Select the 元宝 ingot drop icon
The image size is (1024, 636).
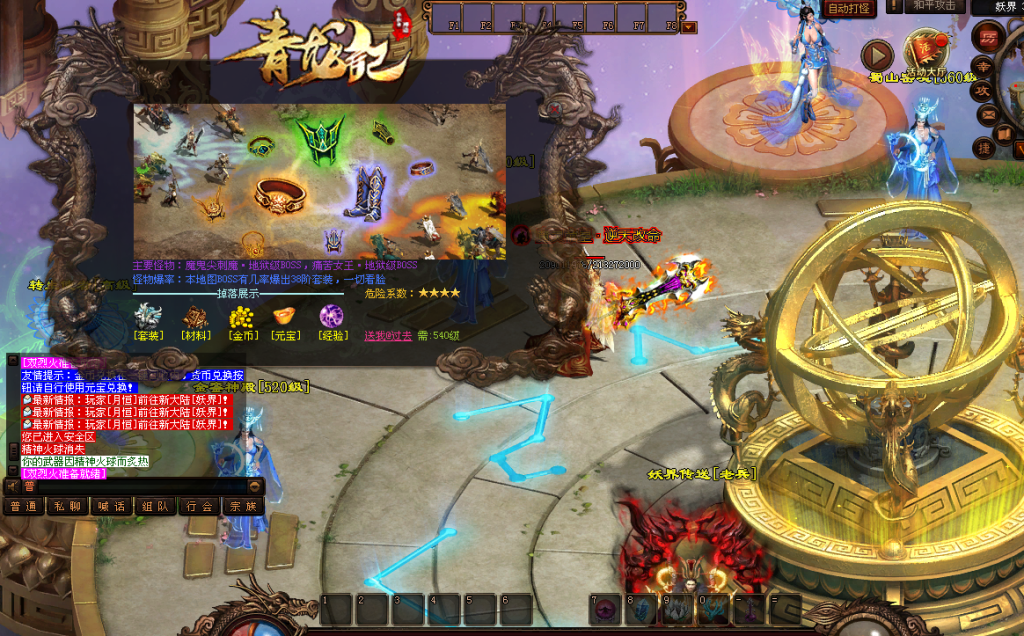[286, 318]
